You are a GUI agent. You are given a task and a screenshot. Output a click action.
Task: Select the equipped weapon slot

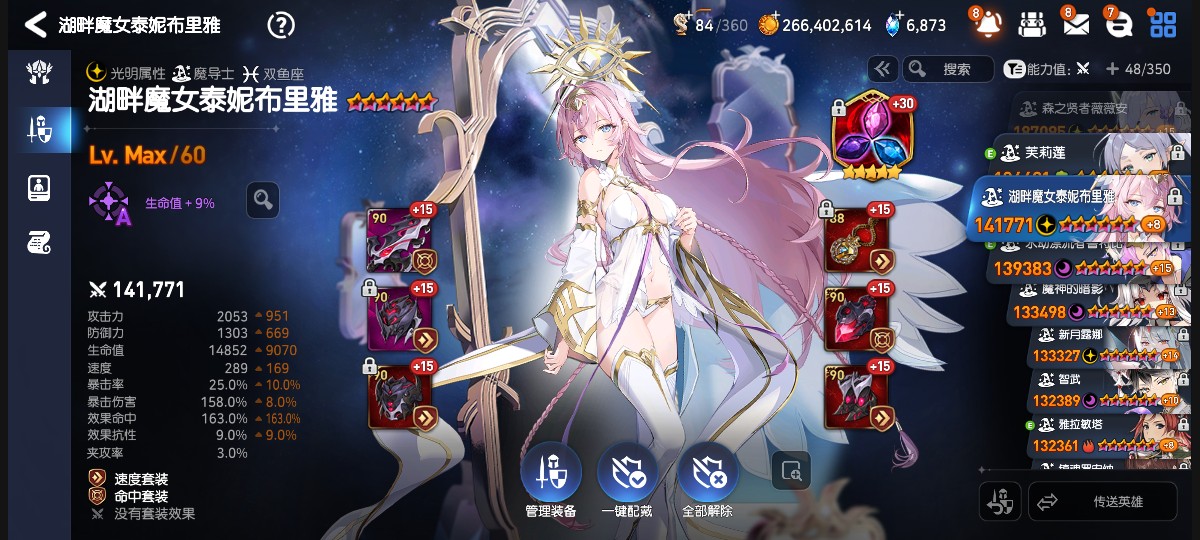(399, 241)
